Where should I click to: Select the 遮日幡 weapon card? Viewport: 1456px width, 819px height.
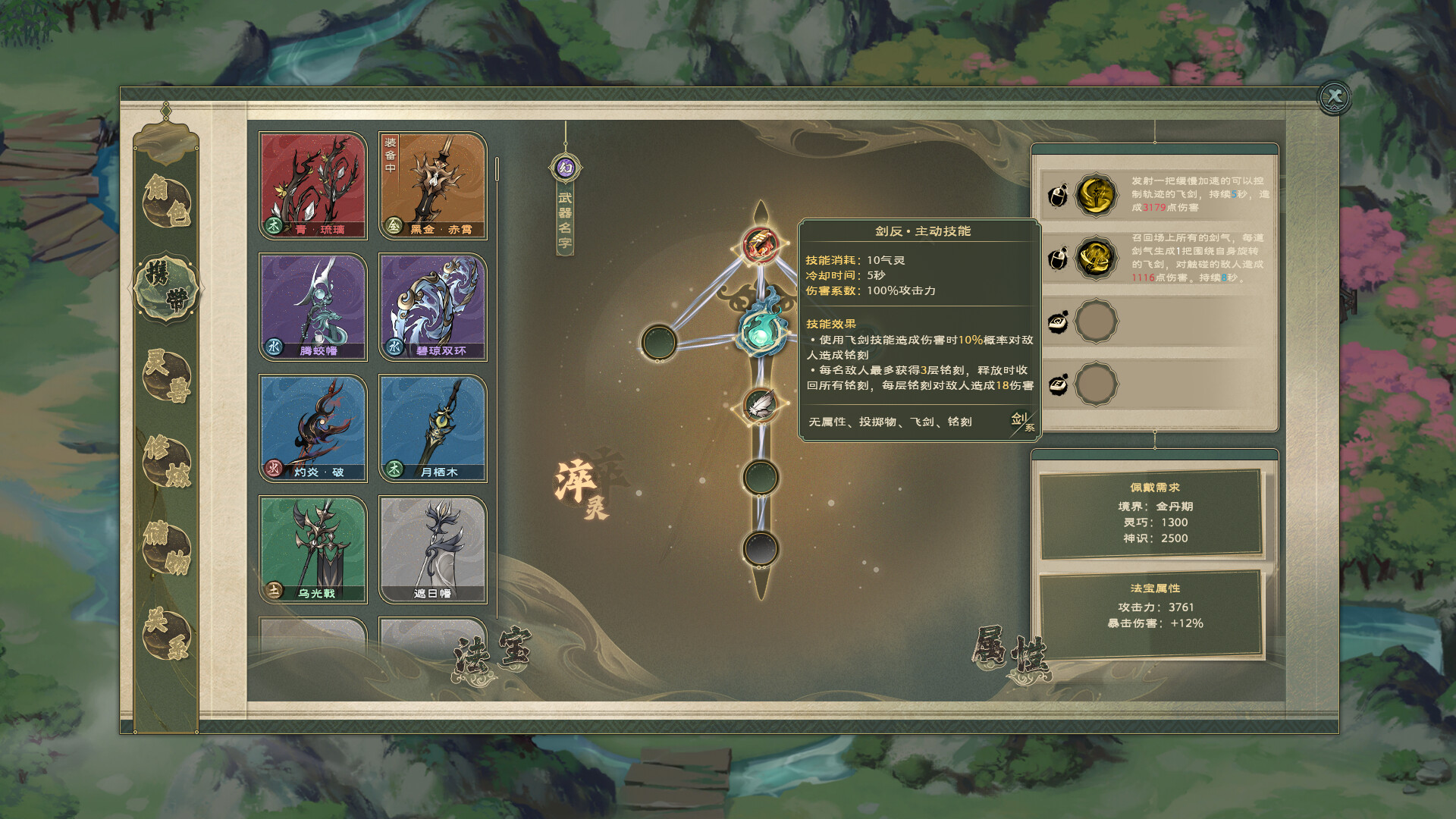[433, 550]
